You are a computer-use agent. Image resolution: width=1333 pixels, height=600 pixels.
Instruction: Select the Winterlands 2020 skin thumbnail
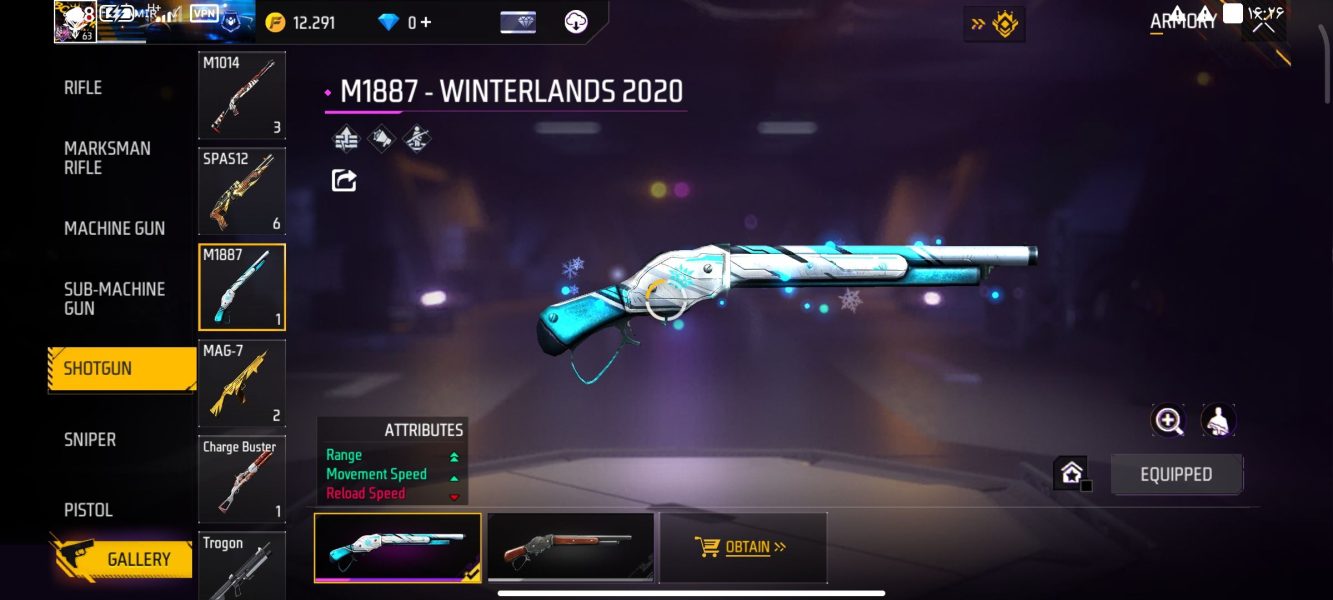(x=397, y=547)
